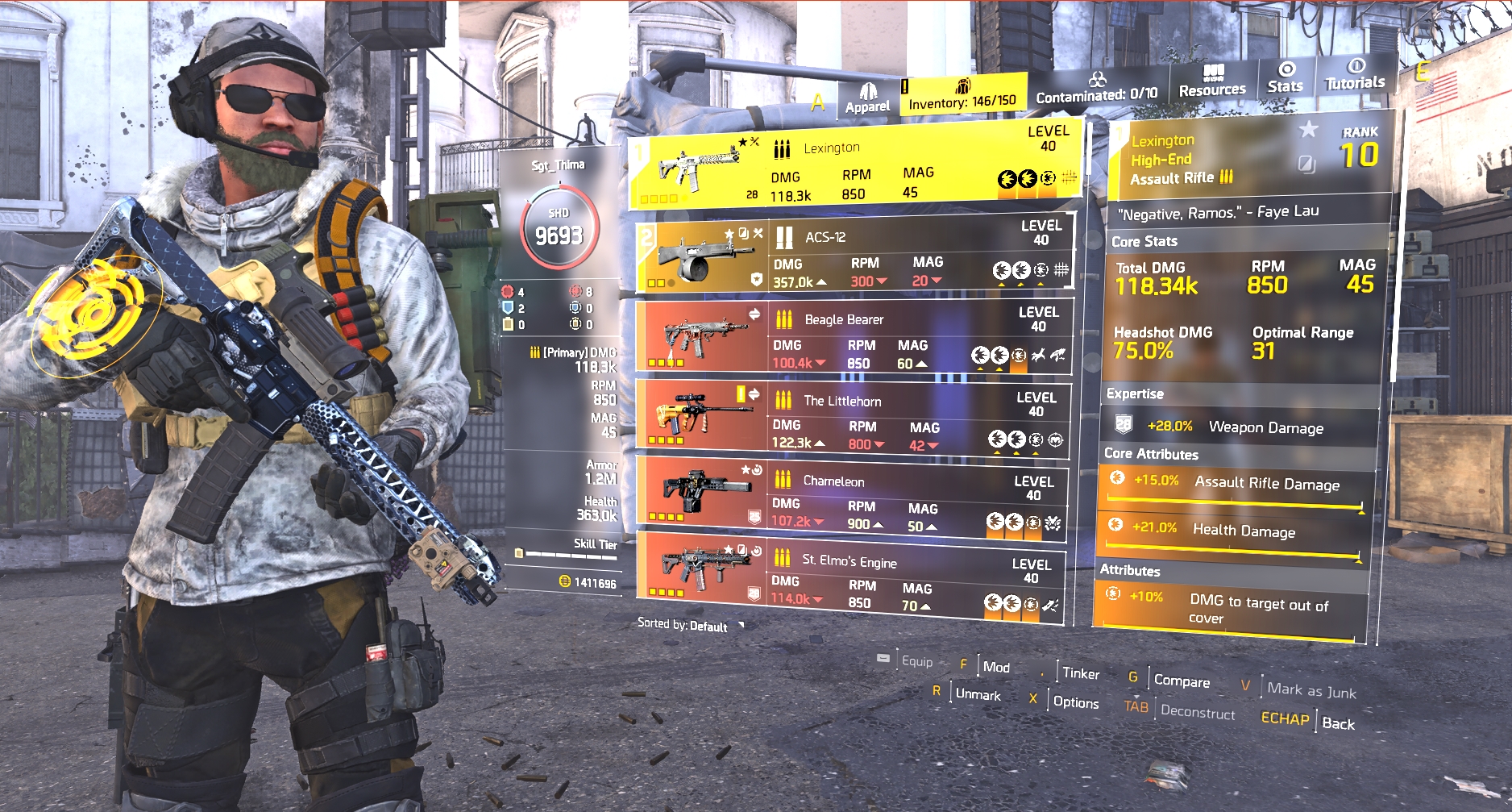Choose the Beagle Bearer weapon
This screenshot has height=812, width=1512.
point(854,337)
